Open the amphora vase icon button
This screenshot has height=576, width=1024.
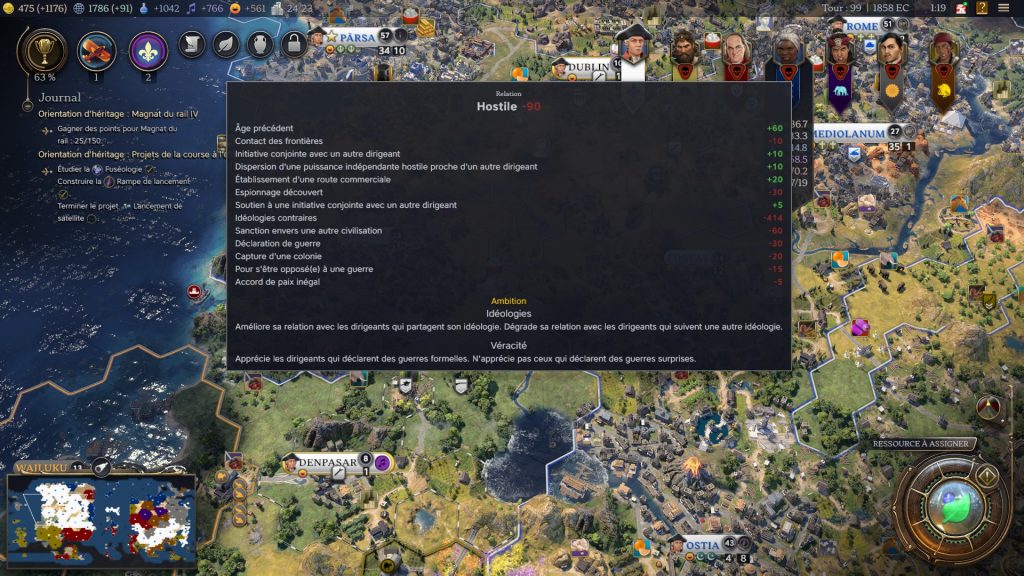click(x=259, y=44)
